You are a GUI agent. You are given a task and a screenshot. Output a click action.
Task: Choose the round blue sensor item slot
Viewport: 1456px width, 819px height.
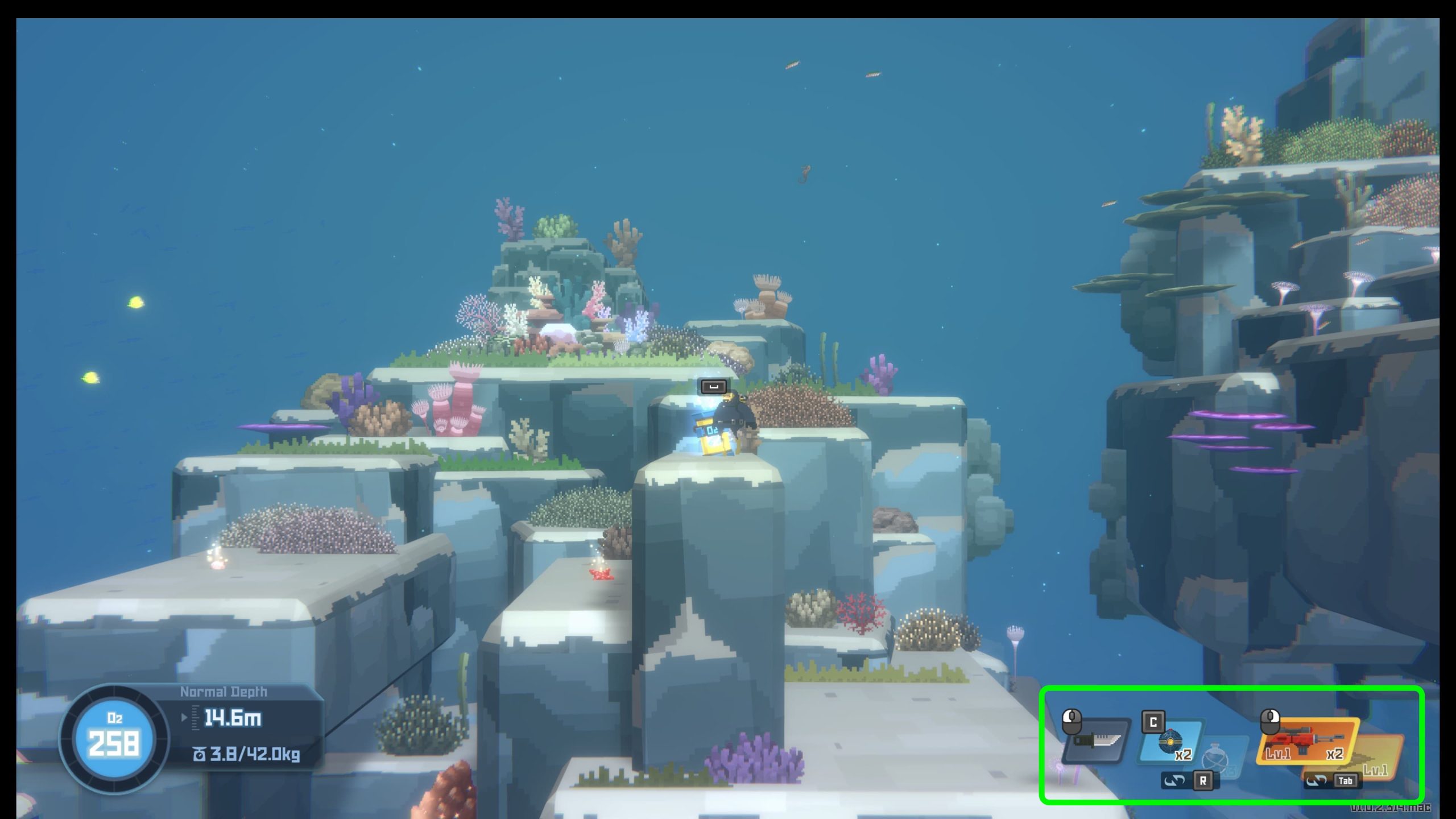click(1172, 742)
